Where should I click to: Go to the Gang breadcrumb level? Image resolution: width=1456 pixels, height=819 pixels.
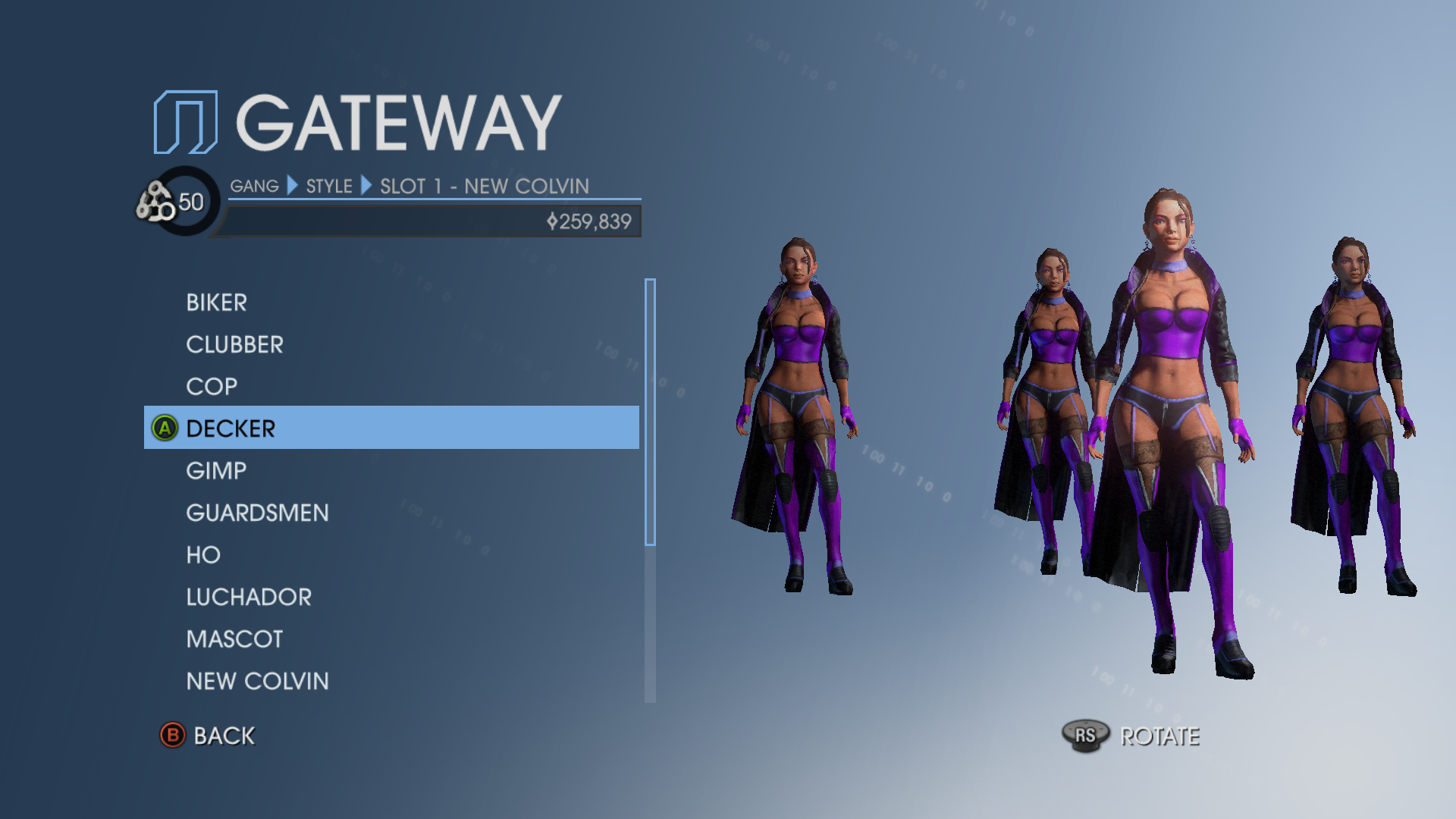(x=254, y=187)
